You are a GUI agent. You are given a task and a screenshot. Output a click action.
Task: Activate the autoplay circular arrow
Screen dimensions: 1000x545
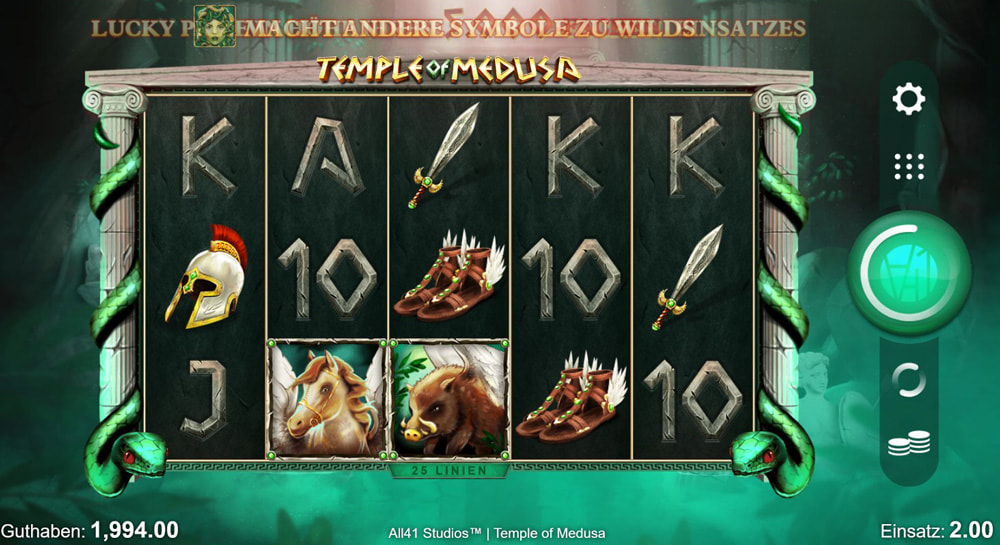[x=908, y=381]
